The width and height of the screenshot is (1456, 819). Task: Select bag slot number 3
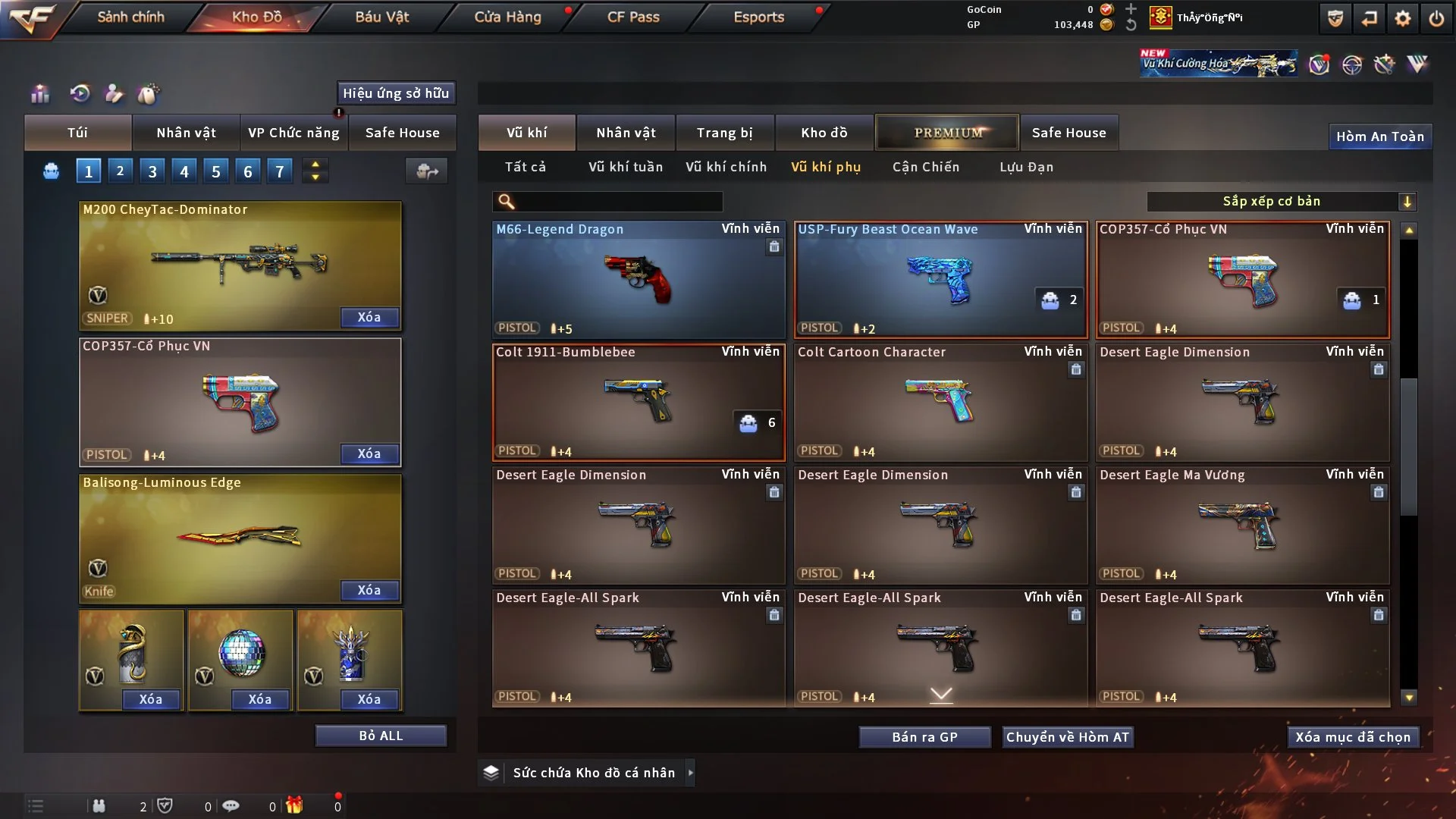click(x=152, y=171)
